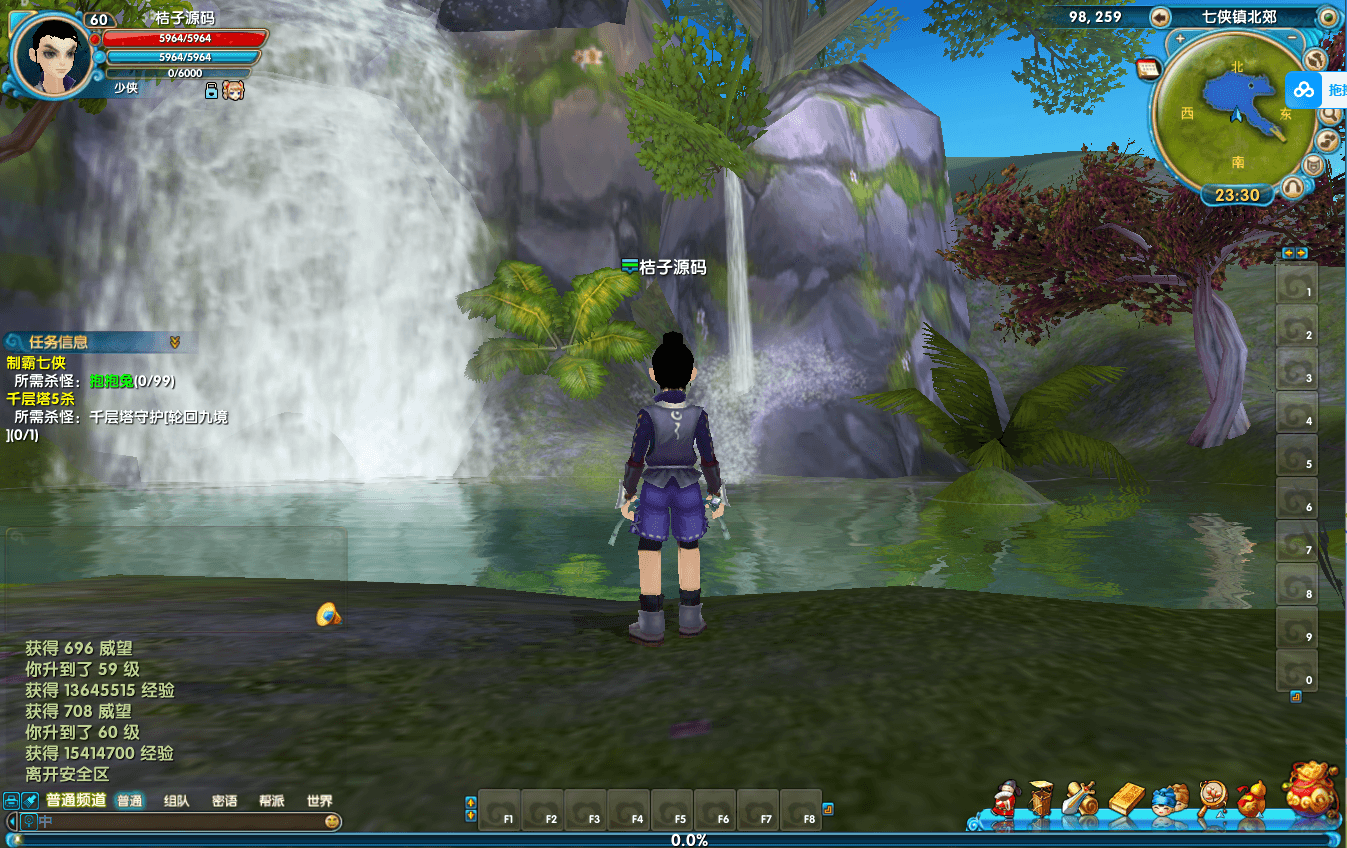1347x848 pixels.
Task: Zoom out the minimap with minus button
Action: [1292, 39]
